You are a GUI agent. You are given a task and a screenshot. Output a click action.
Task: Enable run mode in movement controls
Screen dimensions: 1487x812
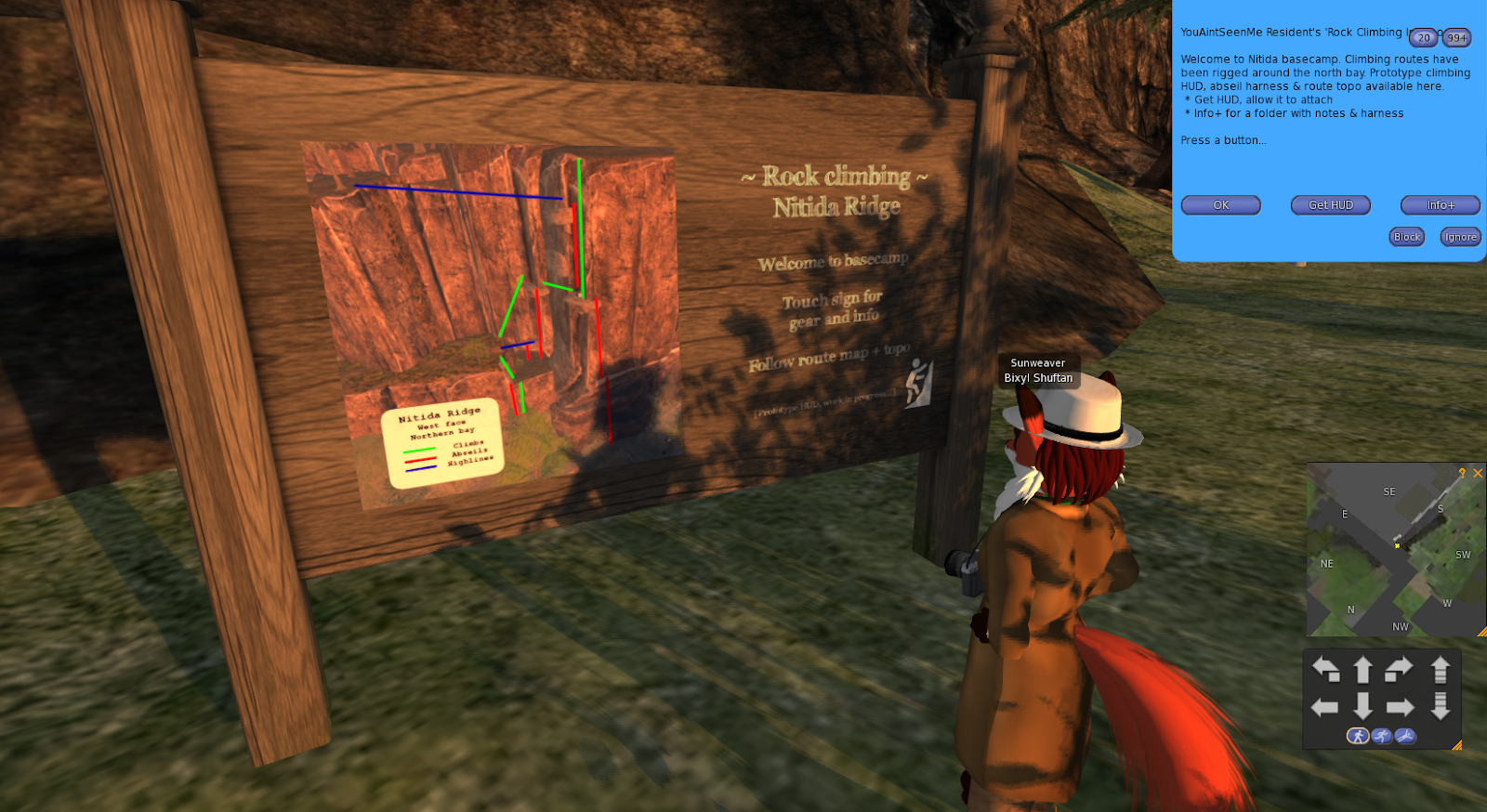pyautogui.click(x=1382, y=735)
